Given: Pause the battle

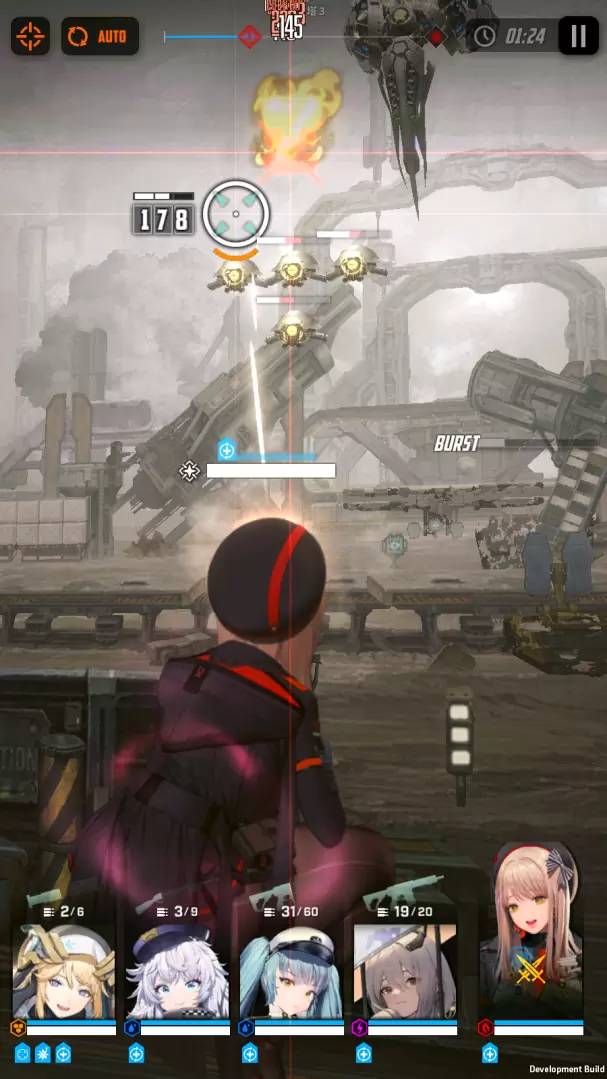Looking at the screenshot, I should (x=577, y=36).
